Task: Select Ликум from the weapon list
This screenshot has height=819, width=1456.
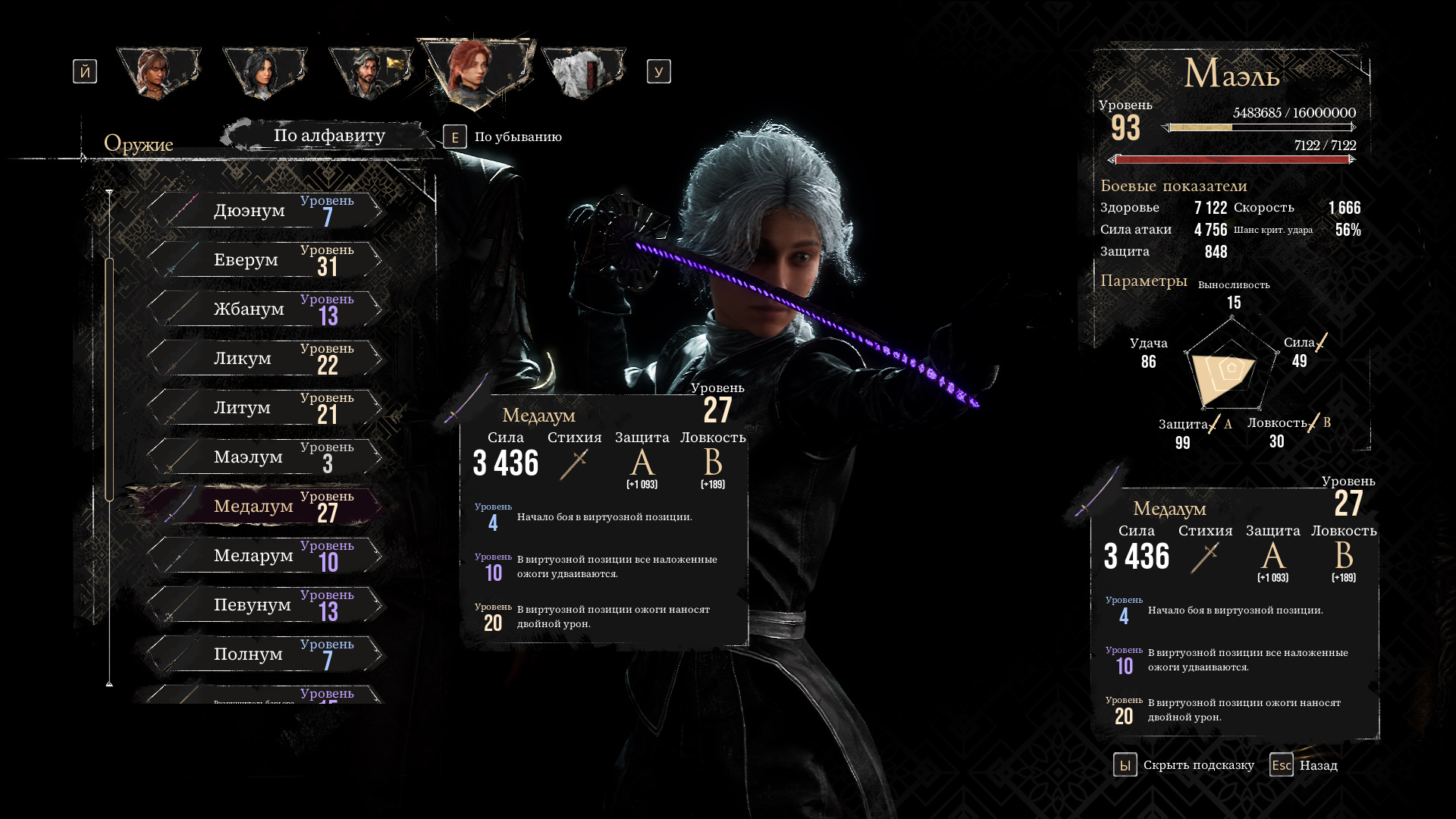Action: click(265, 359)
